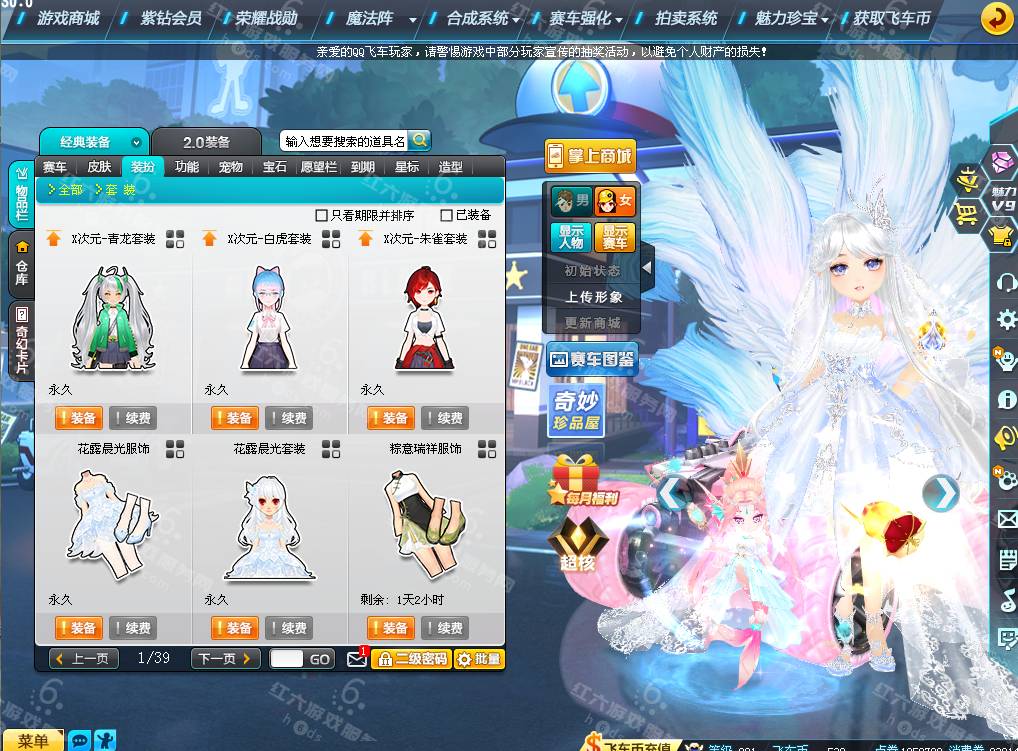
Task: Click the 批量 batch button
Action: 479,659
